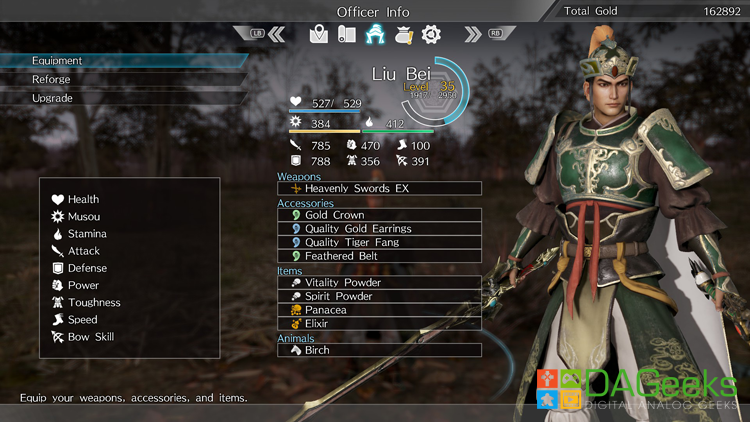
Task: Click the left double-chevron tab arrow
Action: pyautogui.click(x=277, y=35)
